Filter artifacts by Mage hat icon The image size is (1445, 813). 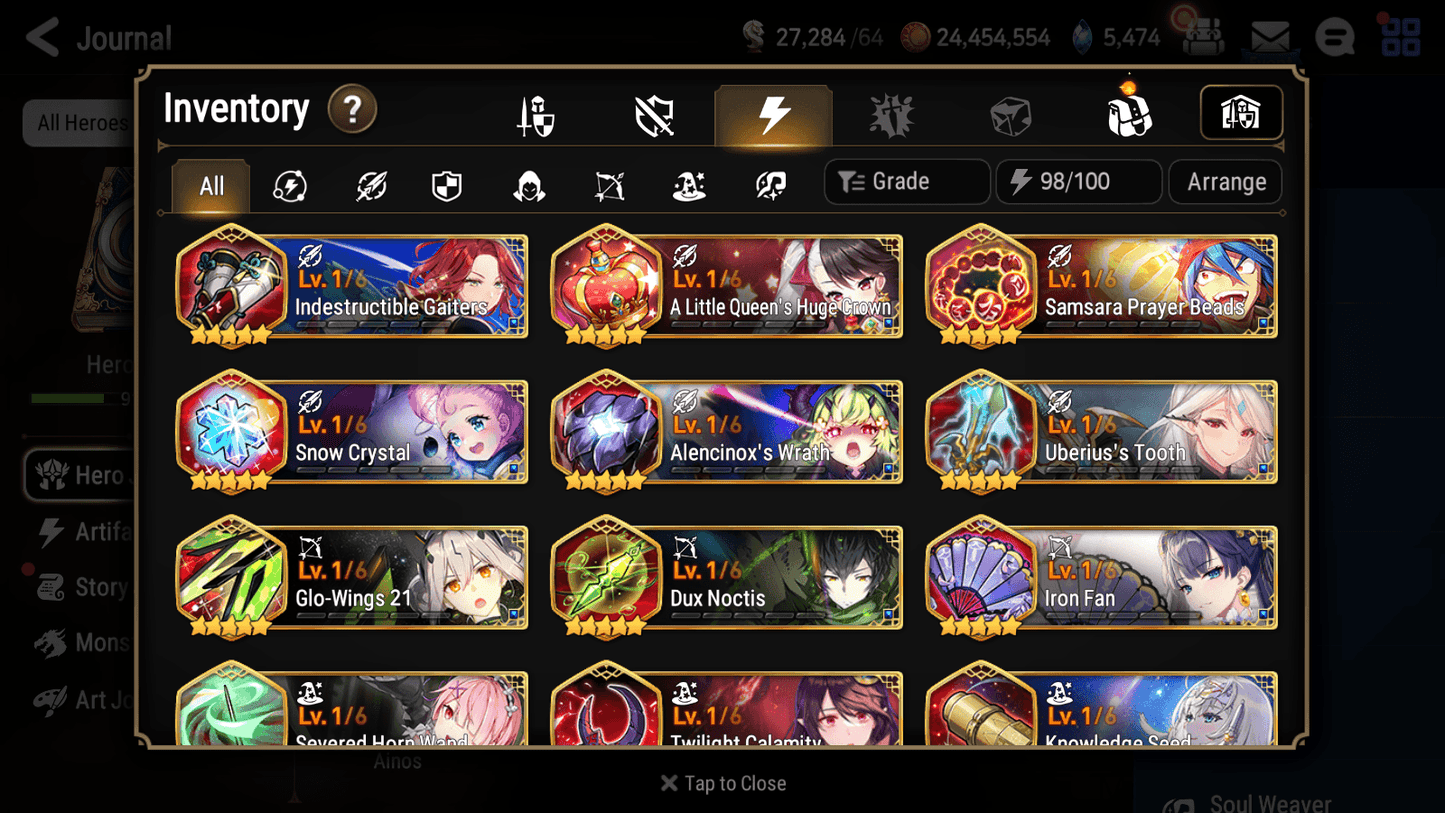coord(689,185)
